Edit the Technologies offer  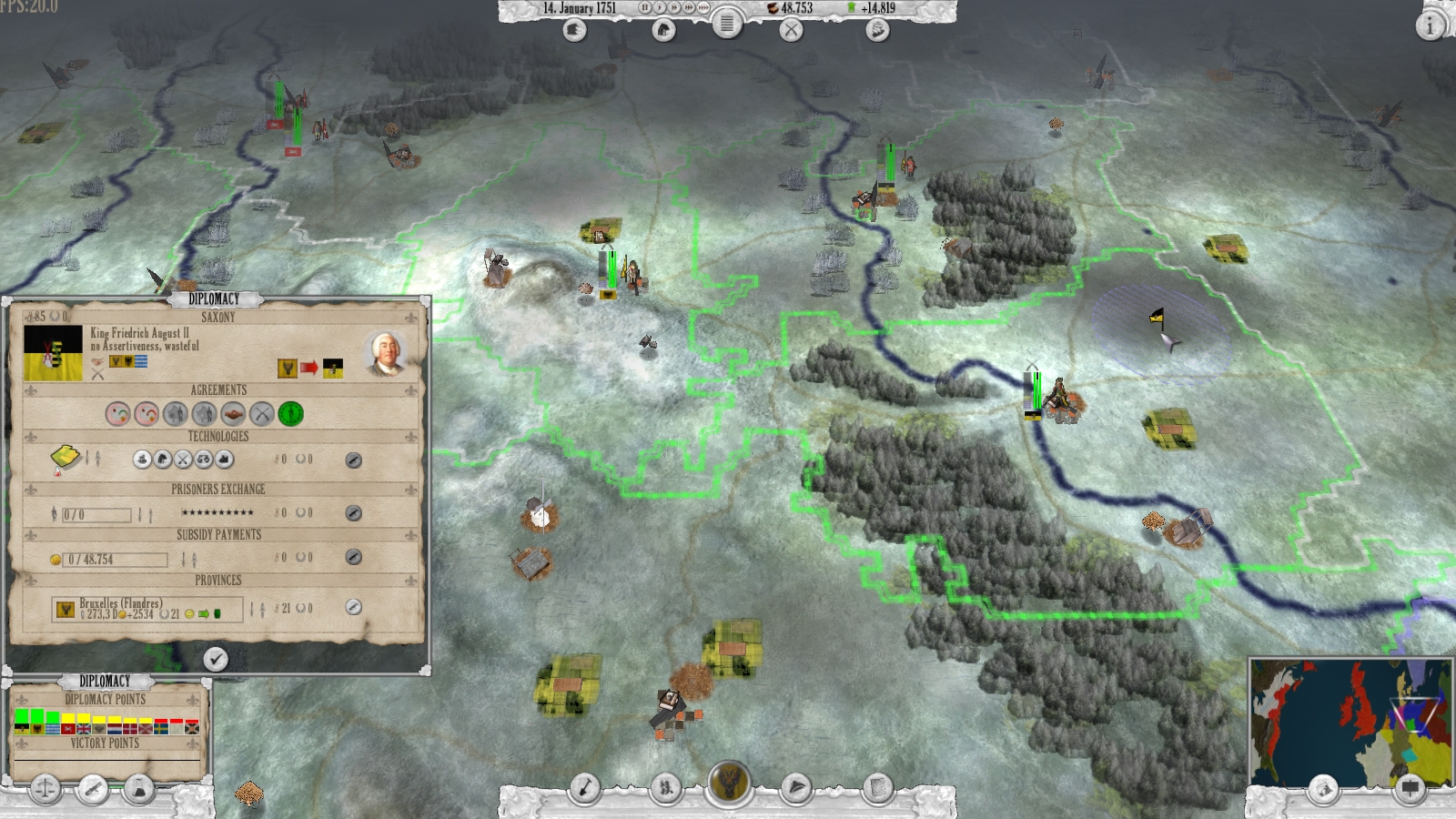pyautogui.click(x=354, y=460)
